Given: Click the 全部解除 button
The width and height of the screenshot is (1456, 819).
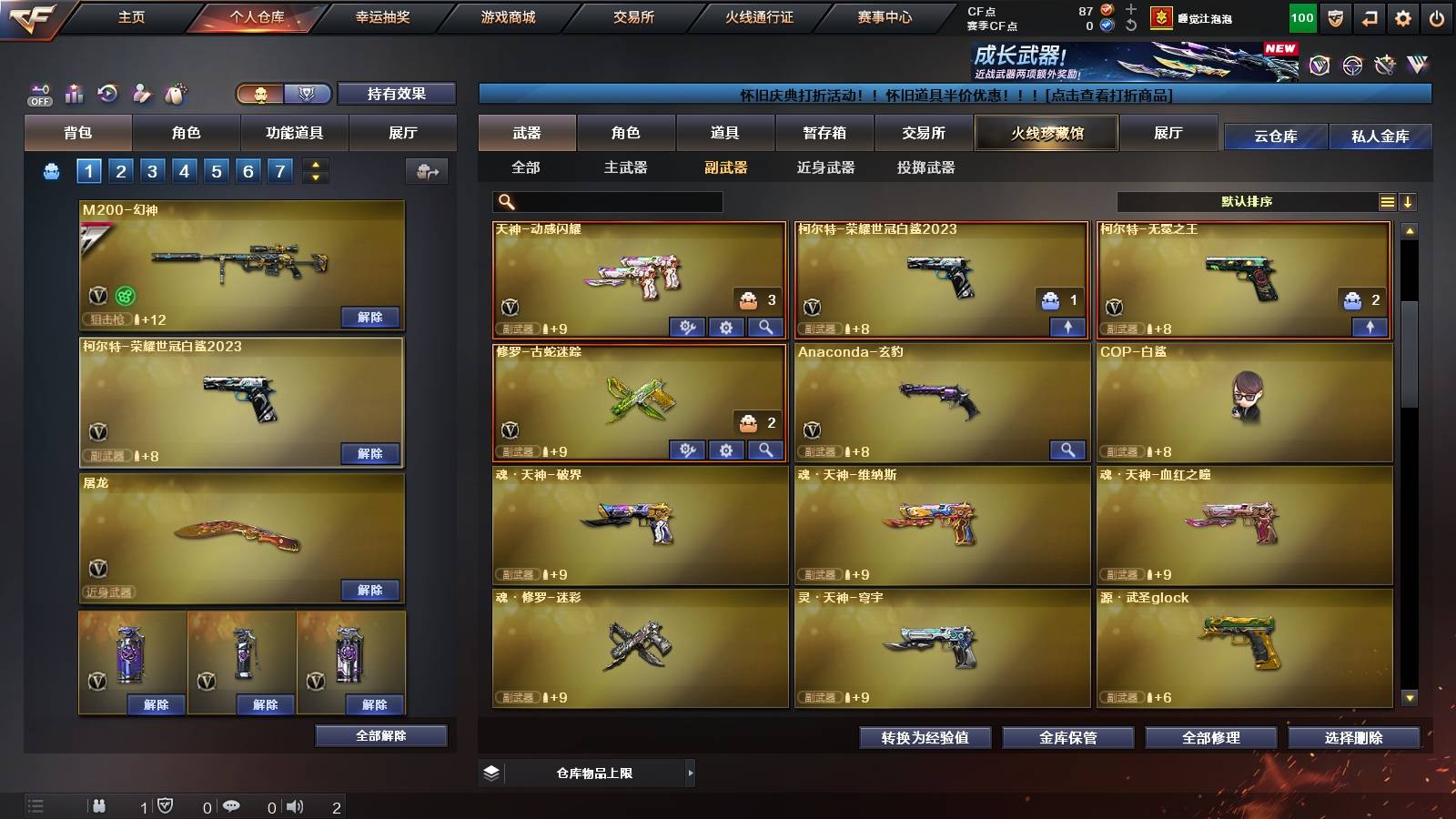Looking at the screenshot, I should tap(379, 735).
